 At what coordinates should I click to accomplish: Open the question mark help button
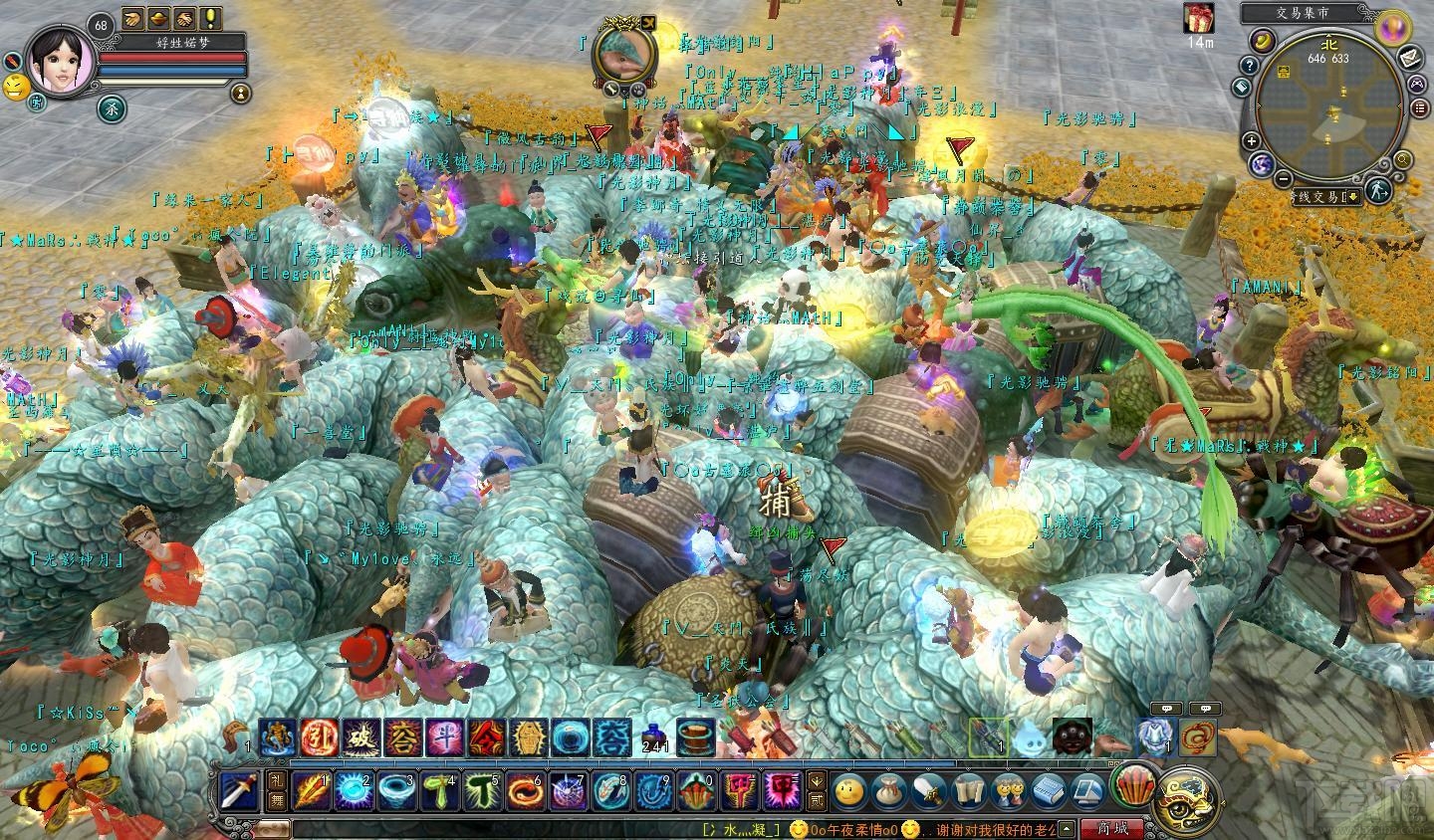(1248, 65)
